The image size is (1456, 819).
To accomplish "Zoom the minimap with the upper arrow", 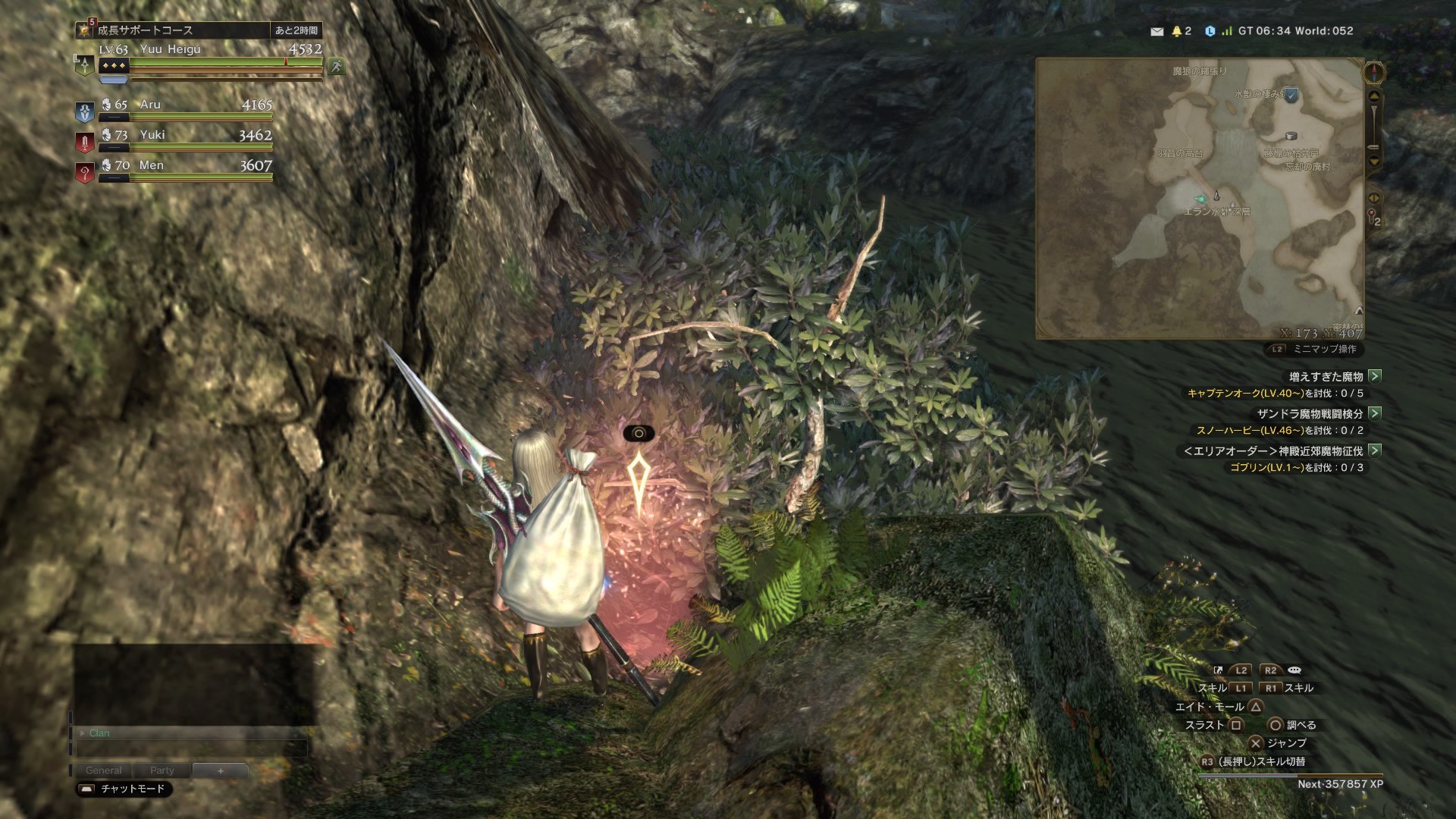I will coord(1374,97).
